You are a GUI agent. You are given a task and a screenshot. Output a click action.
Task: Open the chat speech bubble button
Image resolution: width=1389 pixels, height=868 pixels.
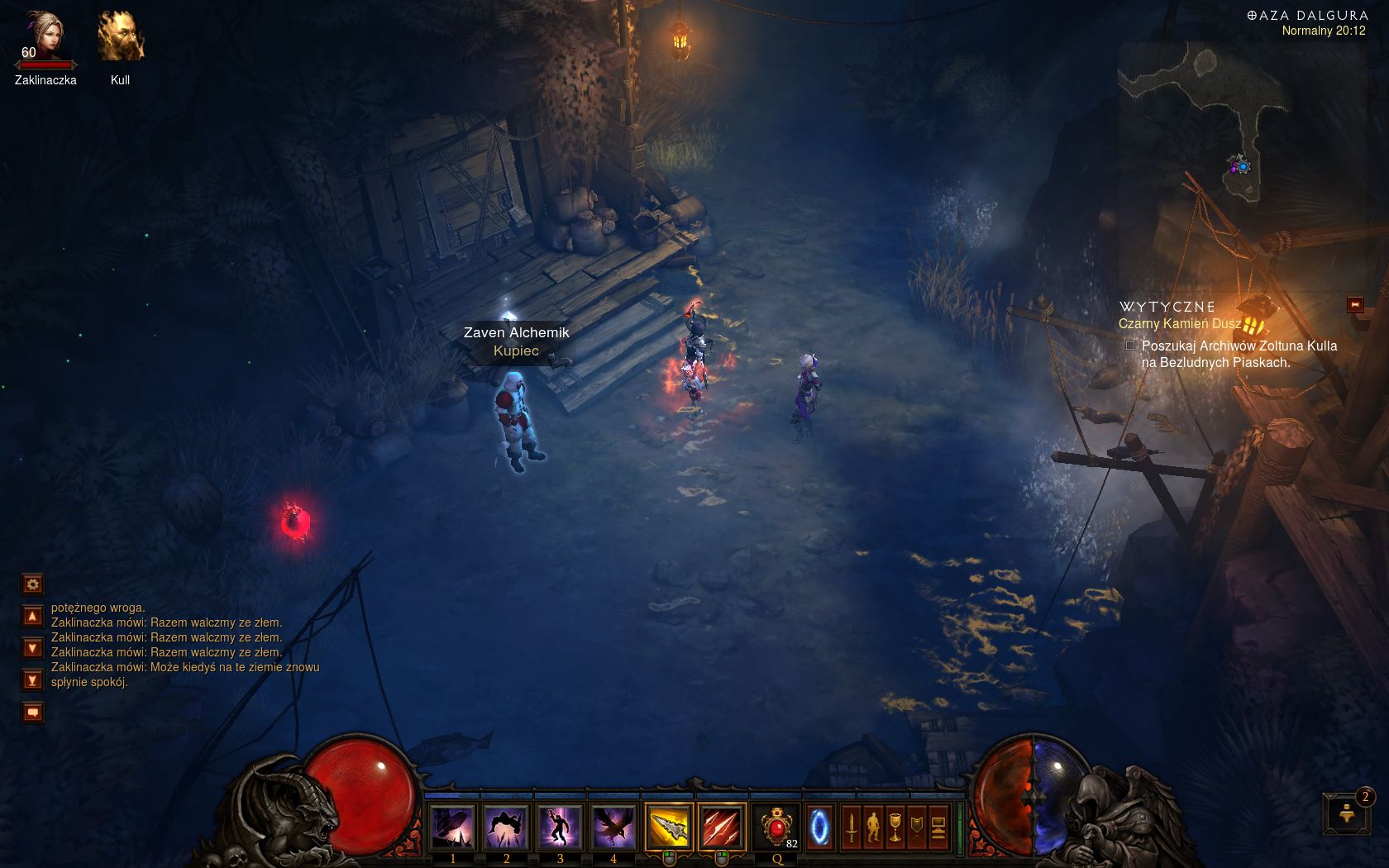(32, 712)
